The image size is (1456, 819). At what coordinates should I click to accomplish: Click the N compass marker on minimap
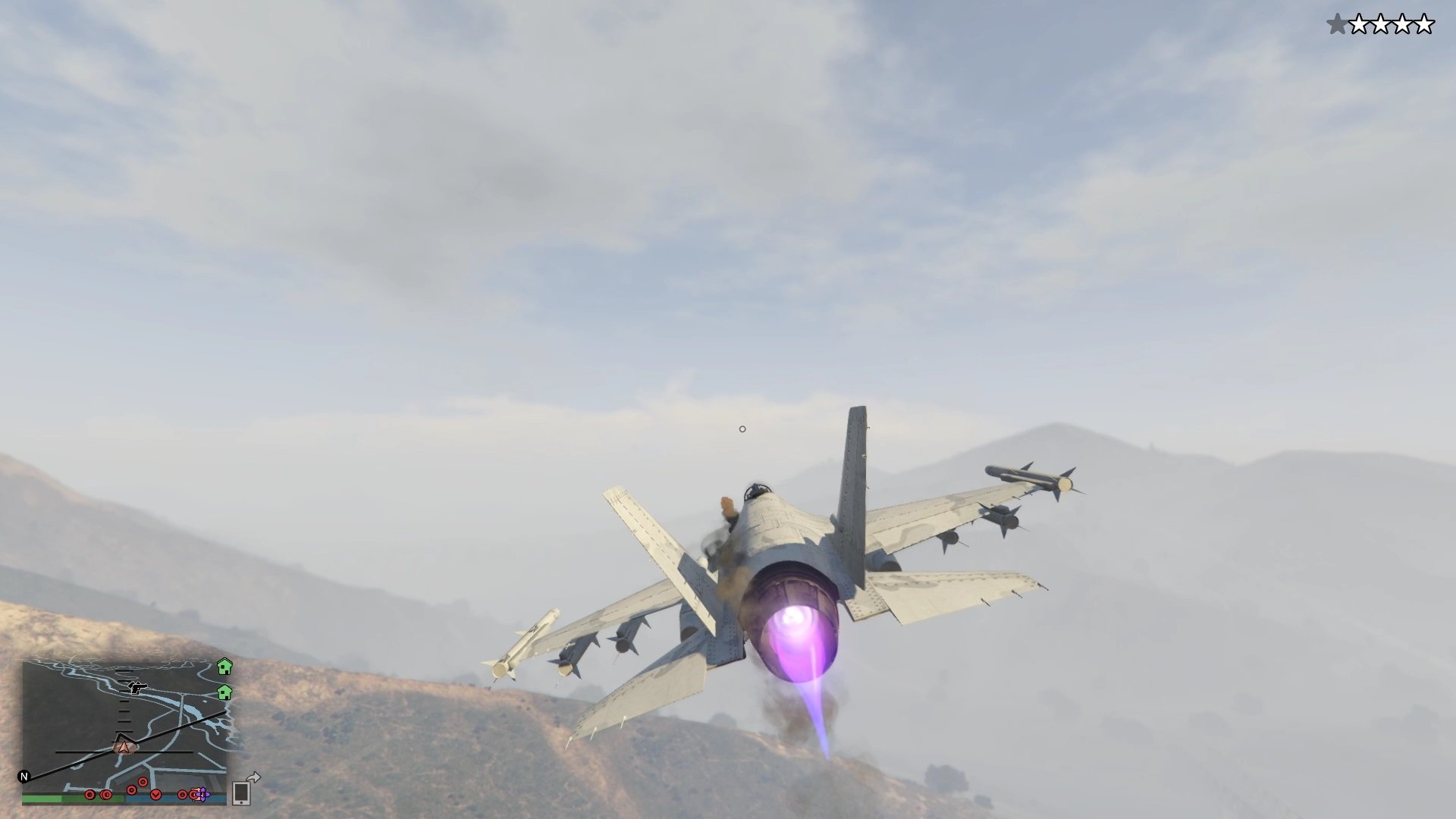[25, 778]
